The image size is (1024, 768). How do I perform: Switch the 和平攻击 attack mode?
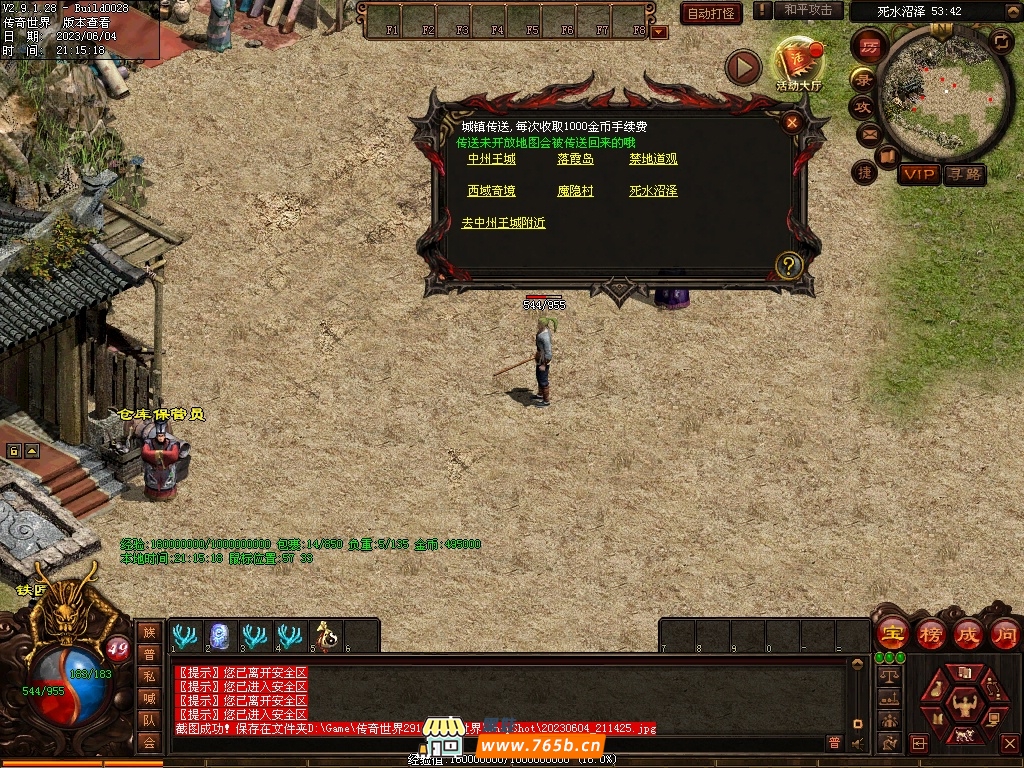coord(807,10)
